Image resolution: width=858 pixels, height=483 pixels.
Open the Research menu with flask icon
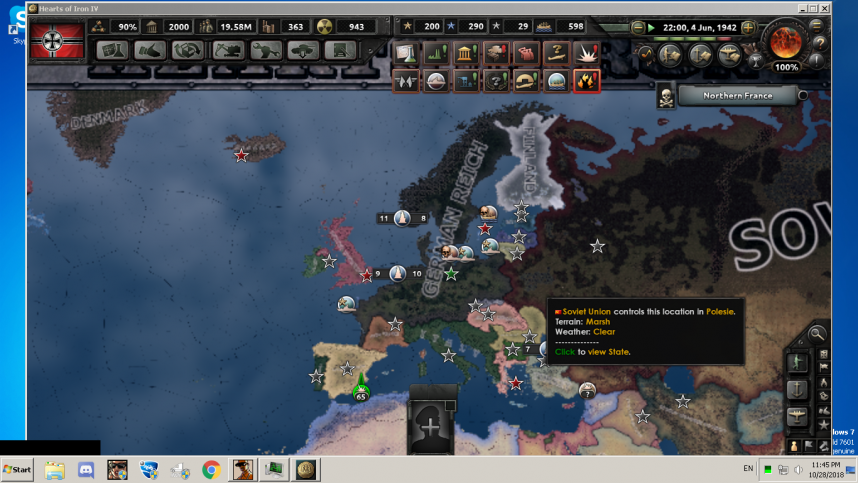(111, 51)
